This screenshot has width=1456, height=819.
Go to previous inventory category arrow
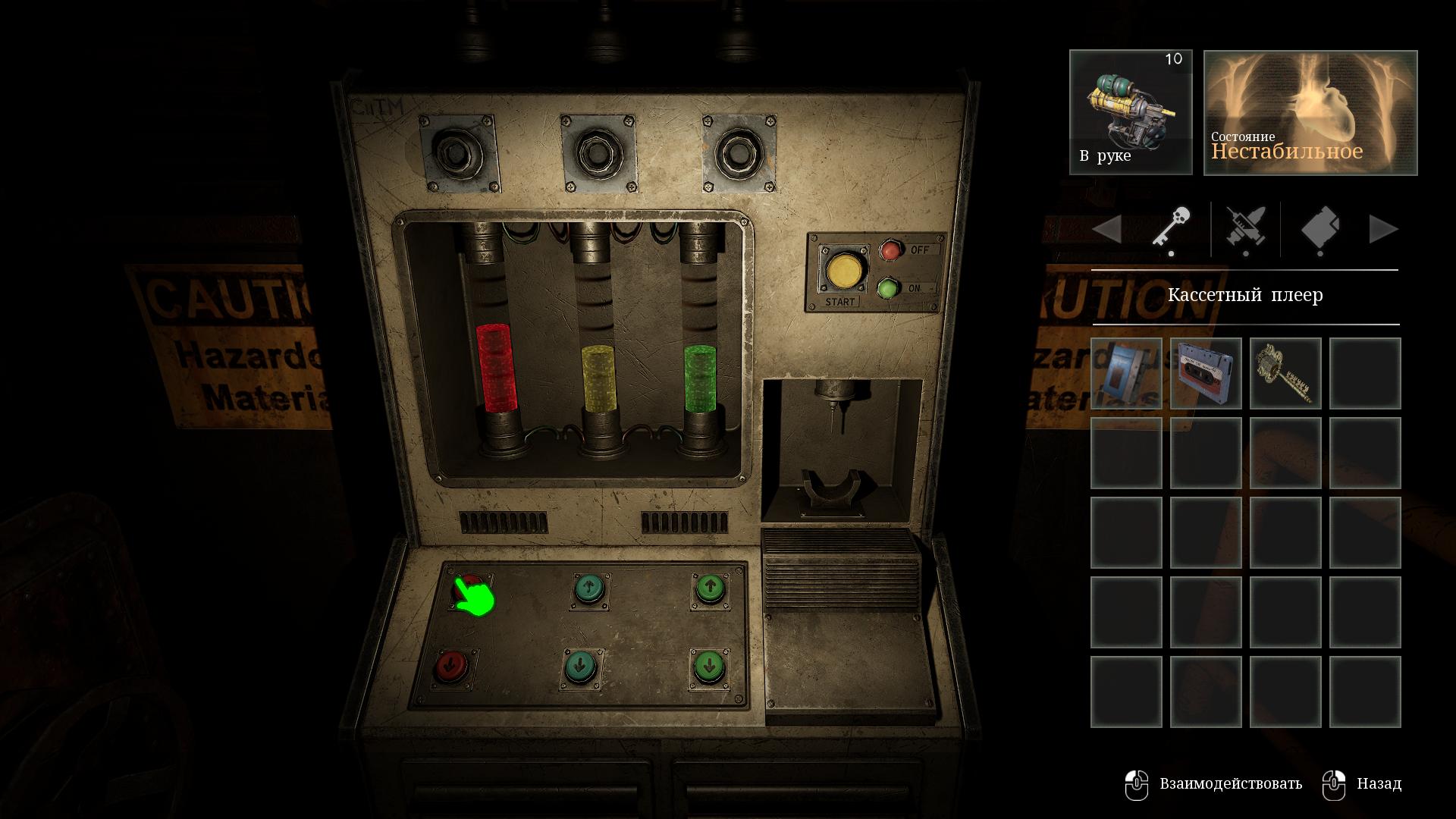1107,229
